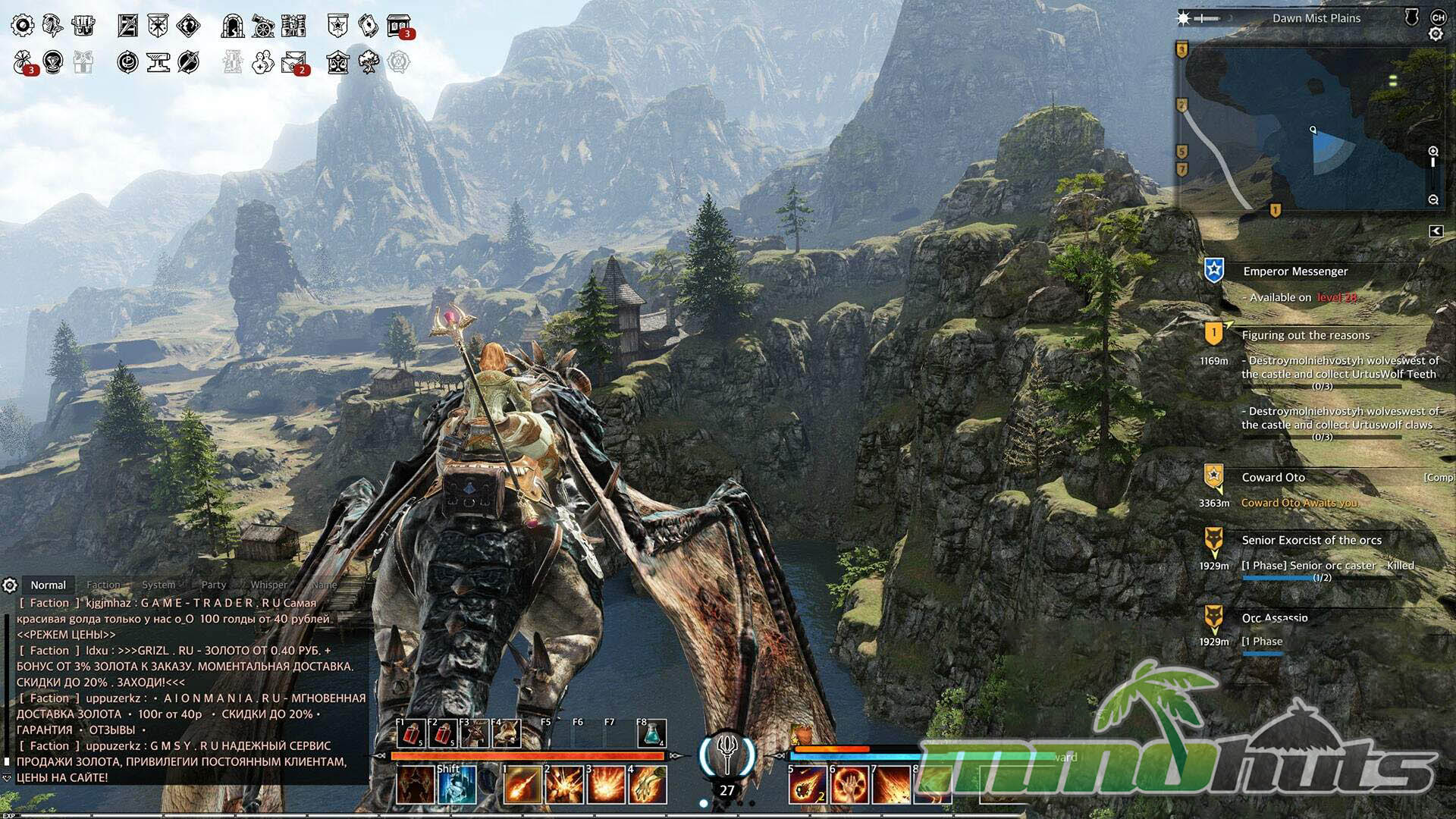The height and width of the screenshot is (819, 1456).
Task: Open the chat settings gear
Action: [10, 585]
